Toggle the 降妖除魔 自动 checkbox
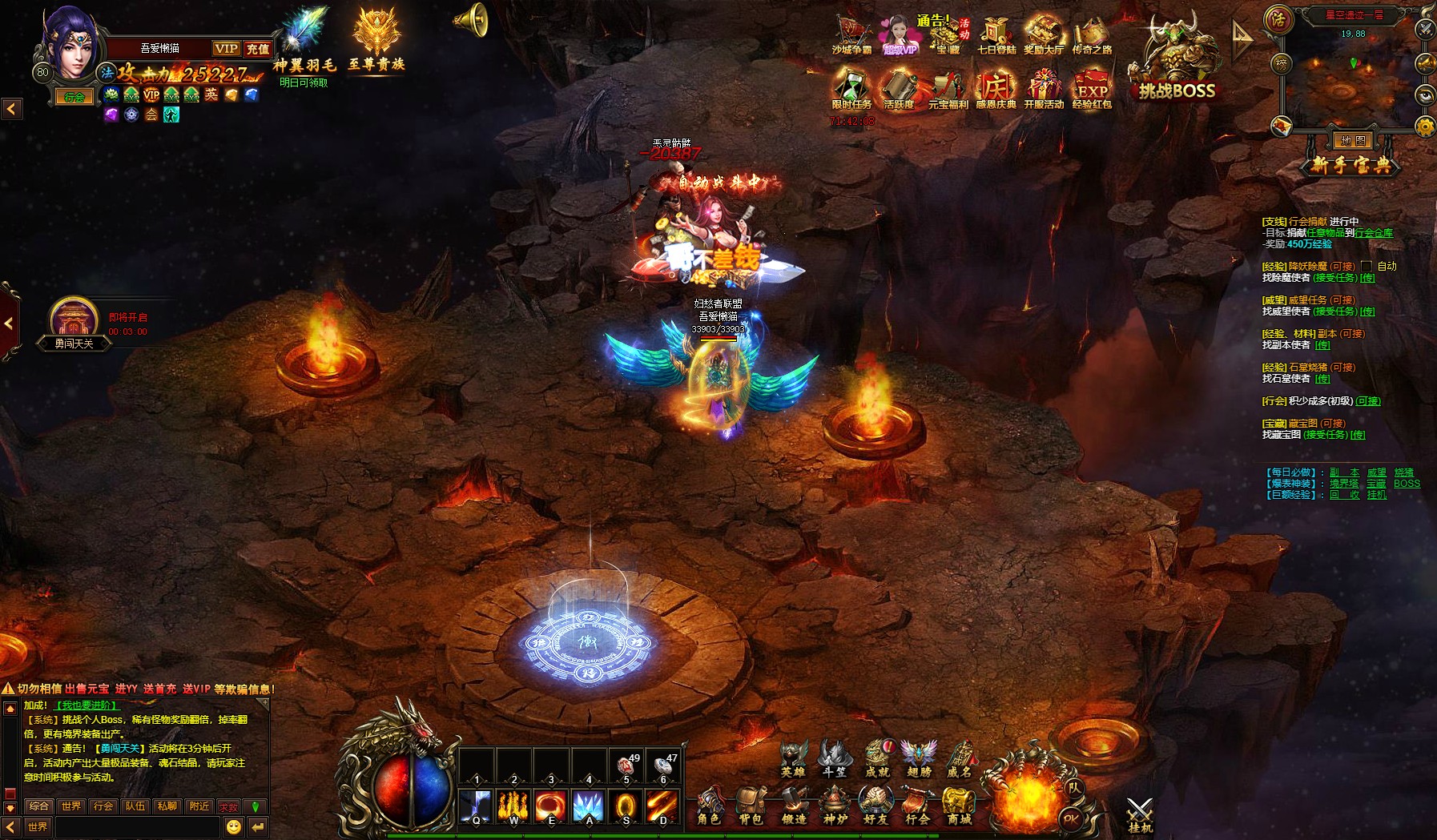 click(x=1367, y=266)
